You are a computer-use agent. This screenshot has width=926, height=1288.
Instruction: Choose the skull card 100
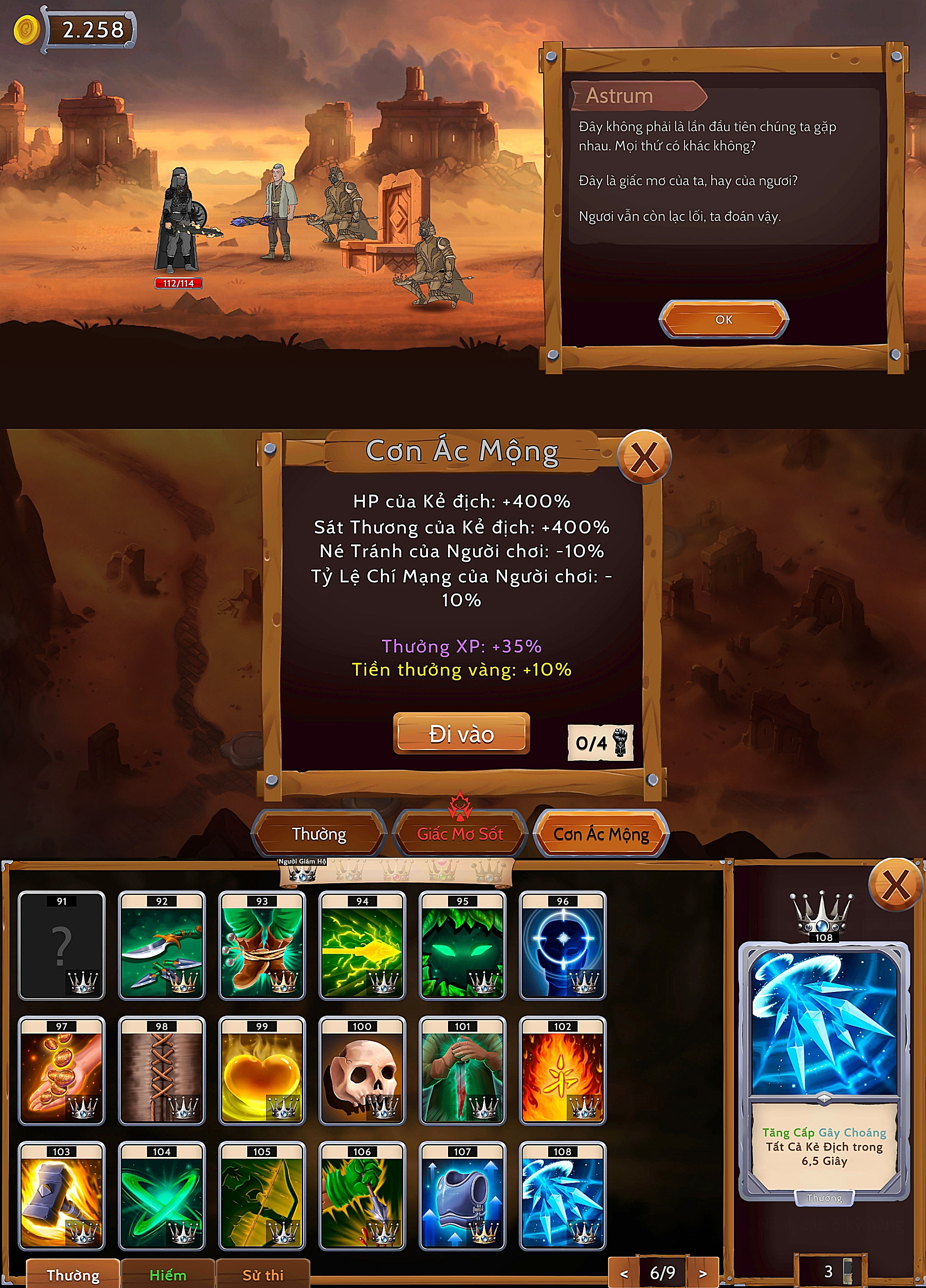[x=362, y=1071]
